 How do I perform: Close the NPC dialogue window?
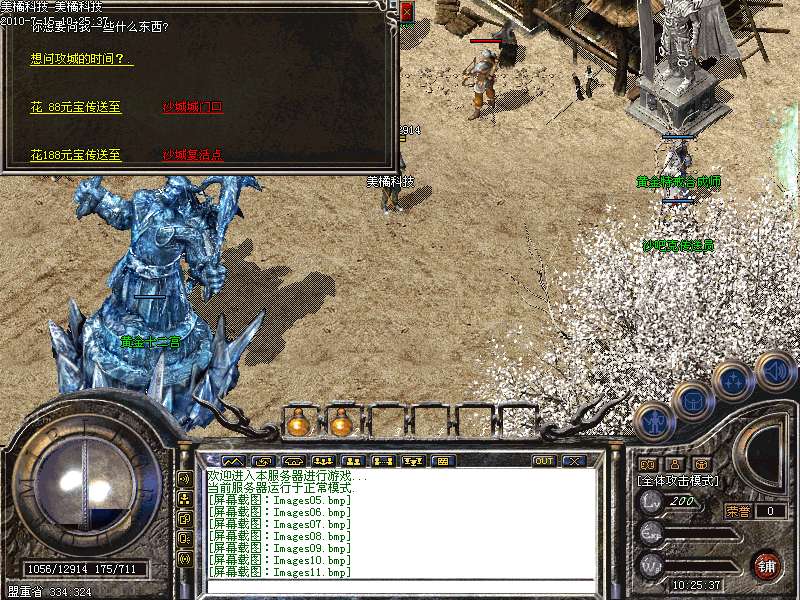[x=406, y=11]
